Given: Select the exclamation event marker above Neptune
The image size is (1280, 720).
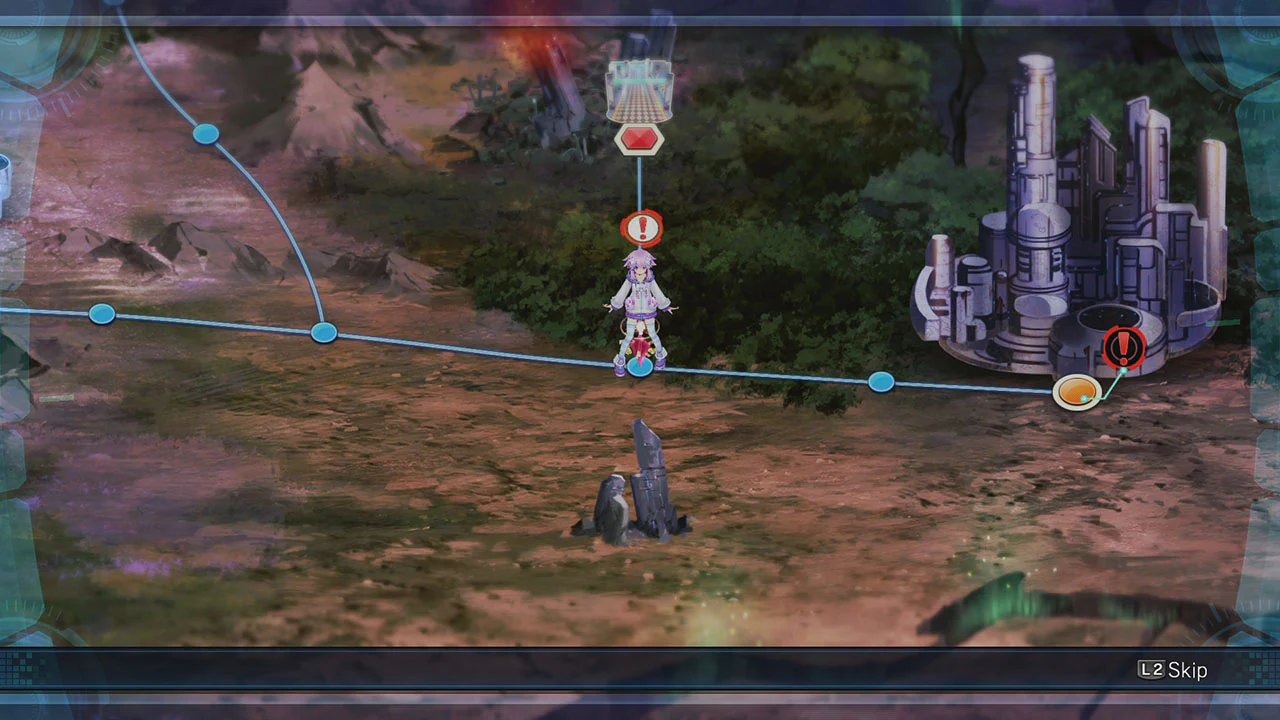Looking at the screenshot, I should (x=641, y=228).
